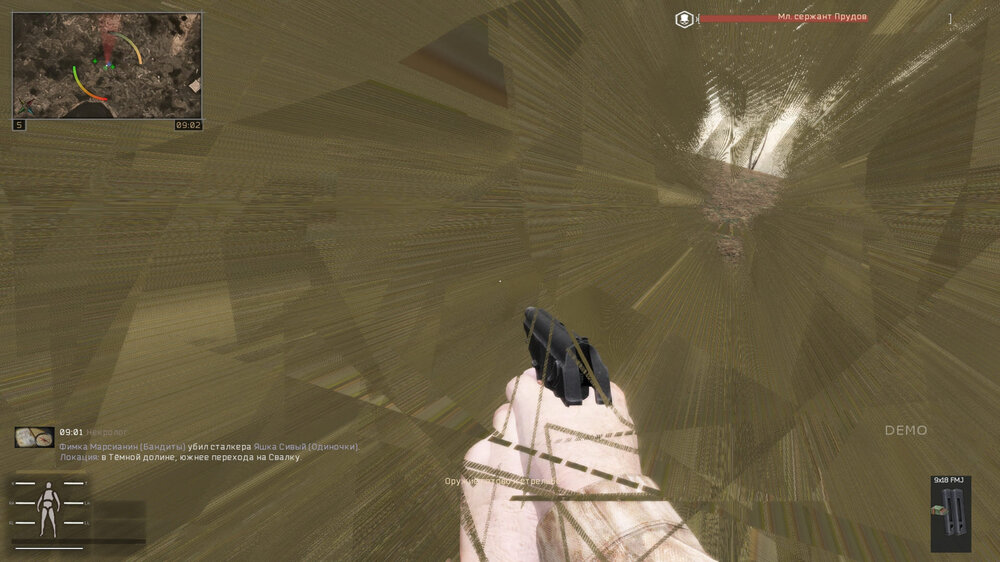Click the news message map thumbnail
This screenshot has width=1000, height=562.
click(34, 437)
